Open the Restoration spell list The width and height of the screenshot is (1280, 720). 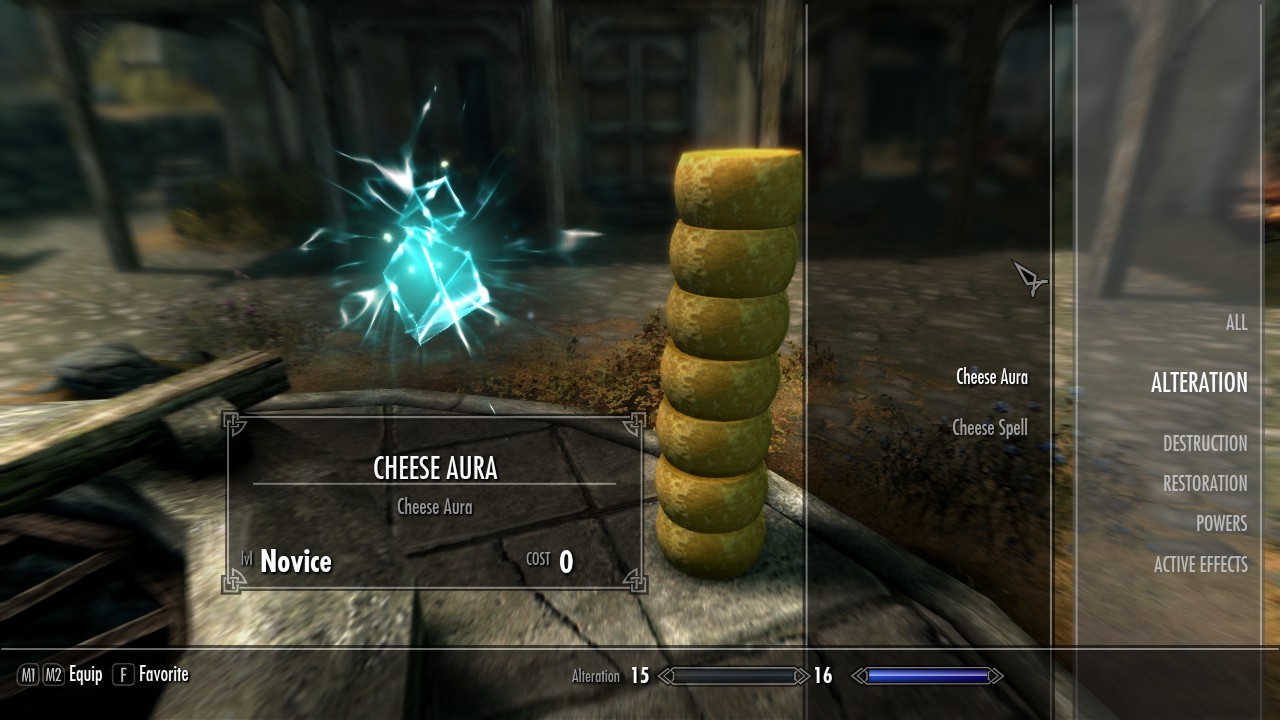[x=1204, y=484]
